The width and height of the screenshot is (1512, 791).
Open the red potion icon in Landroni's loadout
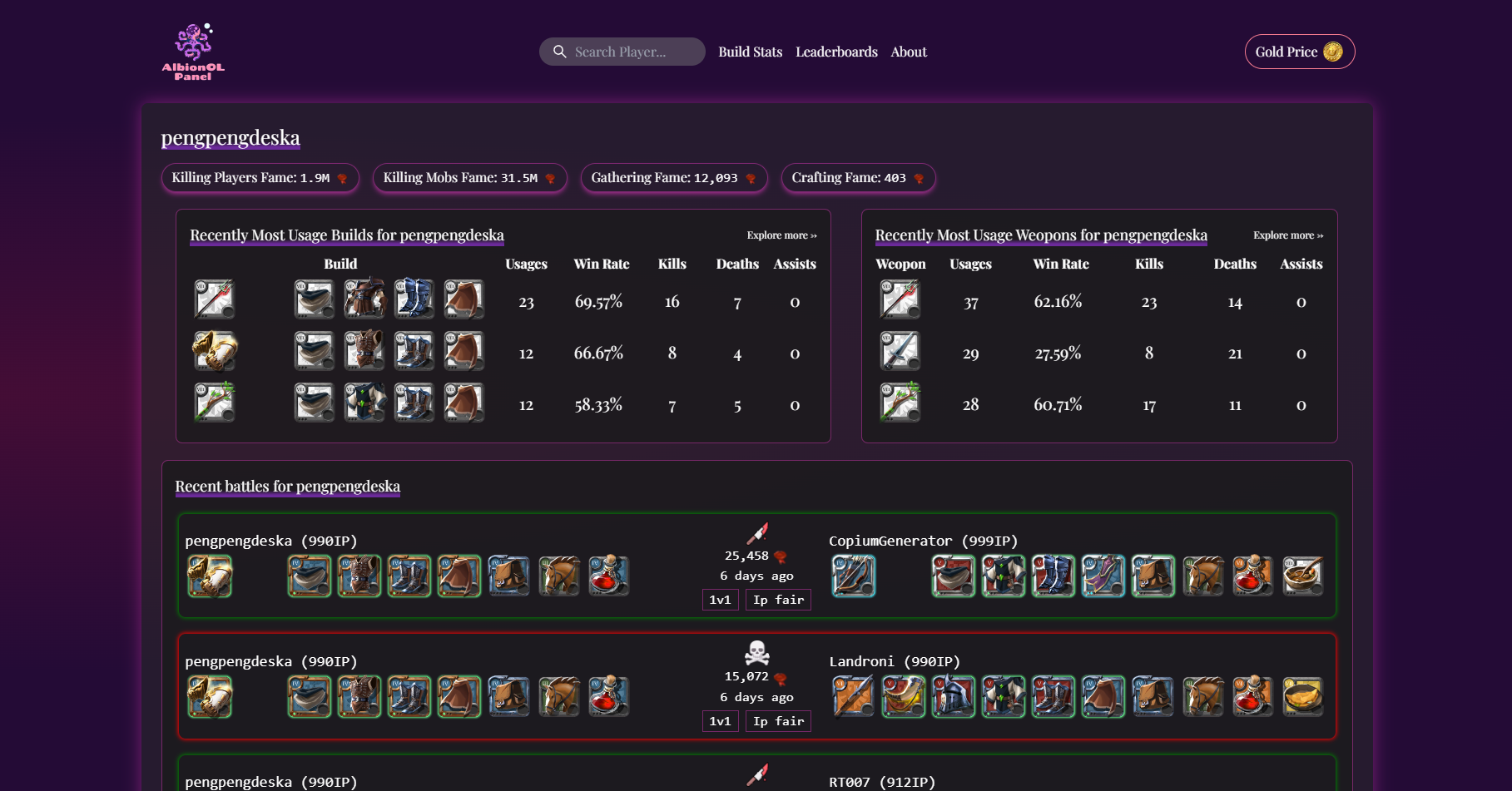1252,697
